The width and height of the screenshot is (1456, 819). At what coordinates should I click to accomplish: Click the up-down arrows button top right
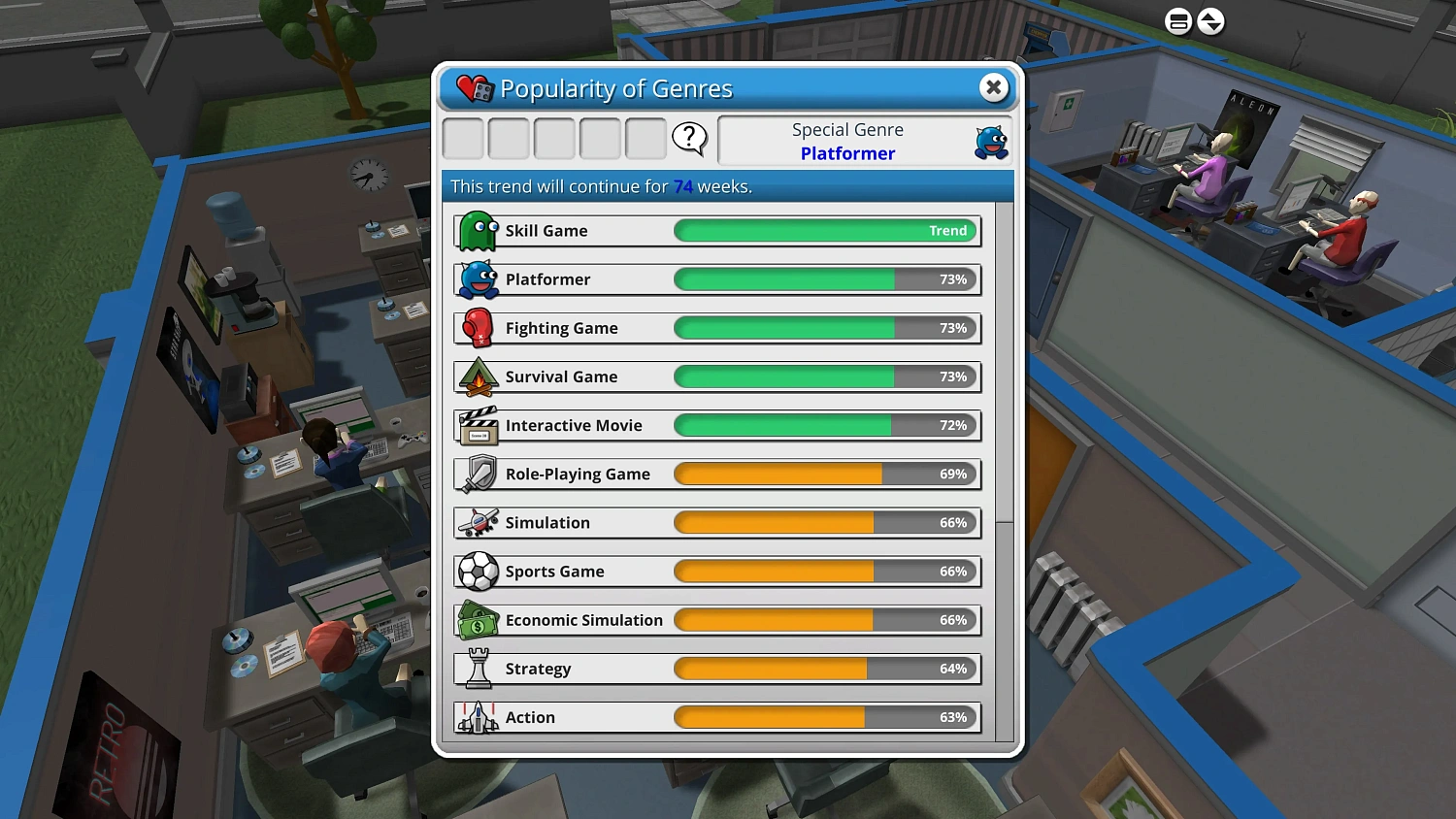pos(1211,20)
